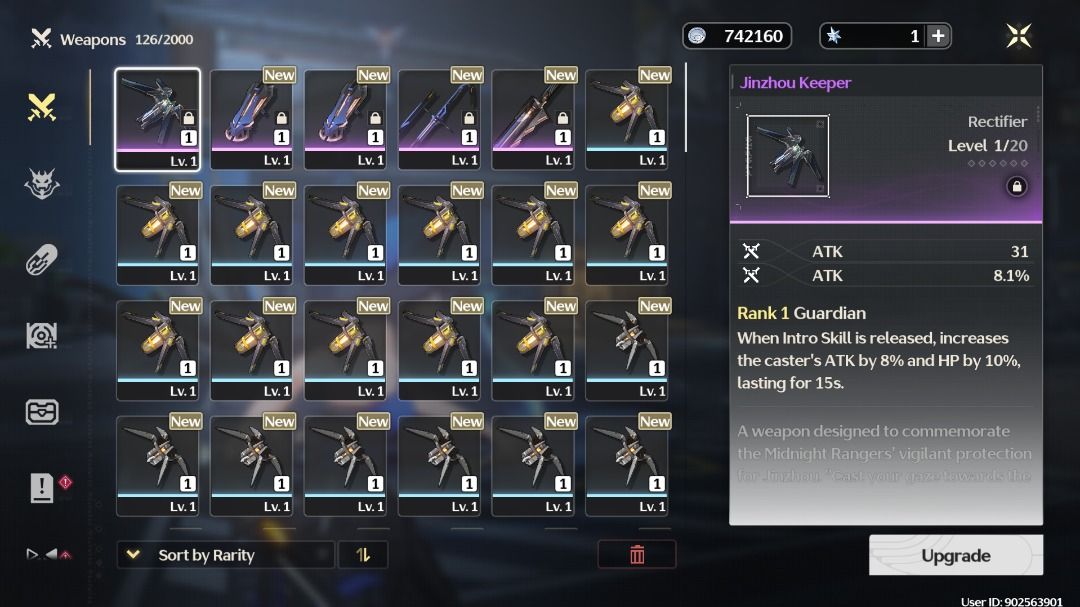Viewport: 1080px width, 607px height.
Task: Open the exclamation-mark quest items tab
Action: [x=42, y=488]
